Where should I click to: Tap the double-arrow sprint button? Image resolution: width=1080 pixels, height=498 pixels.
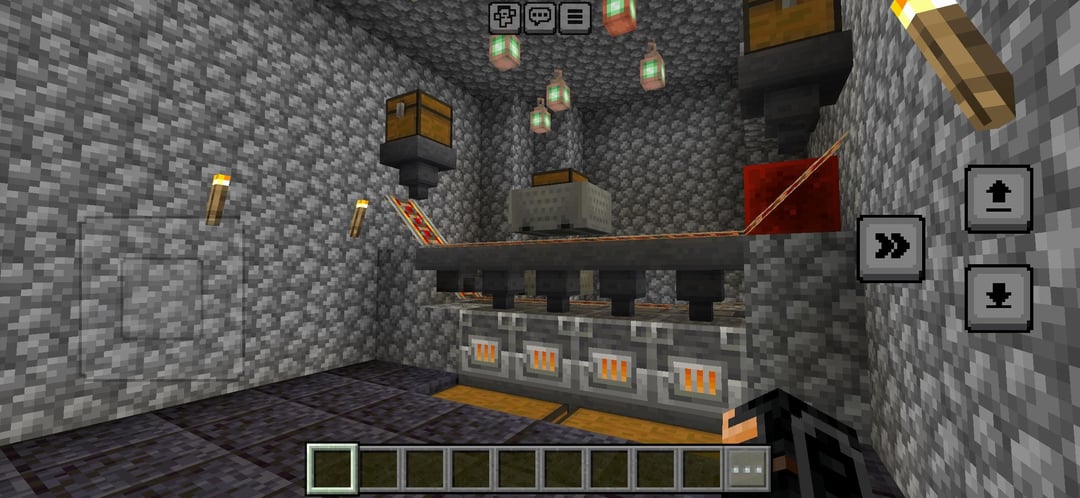891,248
